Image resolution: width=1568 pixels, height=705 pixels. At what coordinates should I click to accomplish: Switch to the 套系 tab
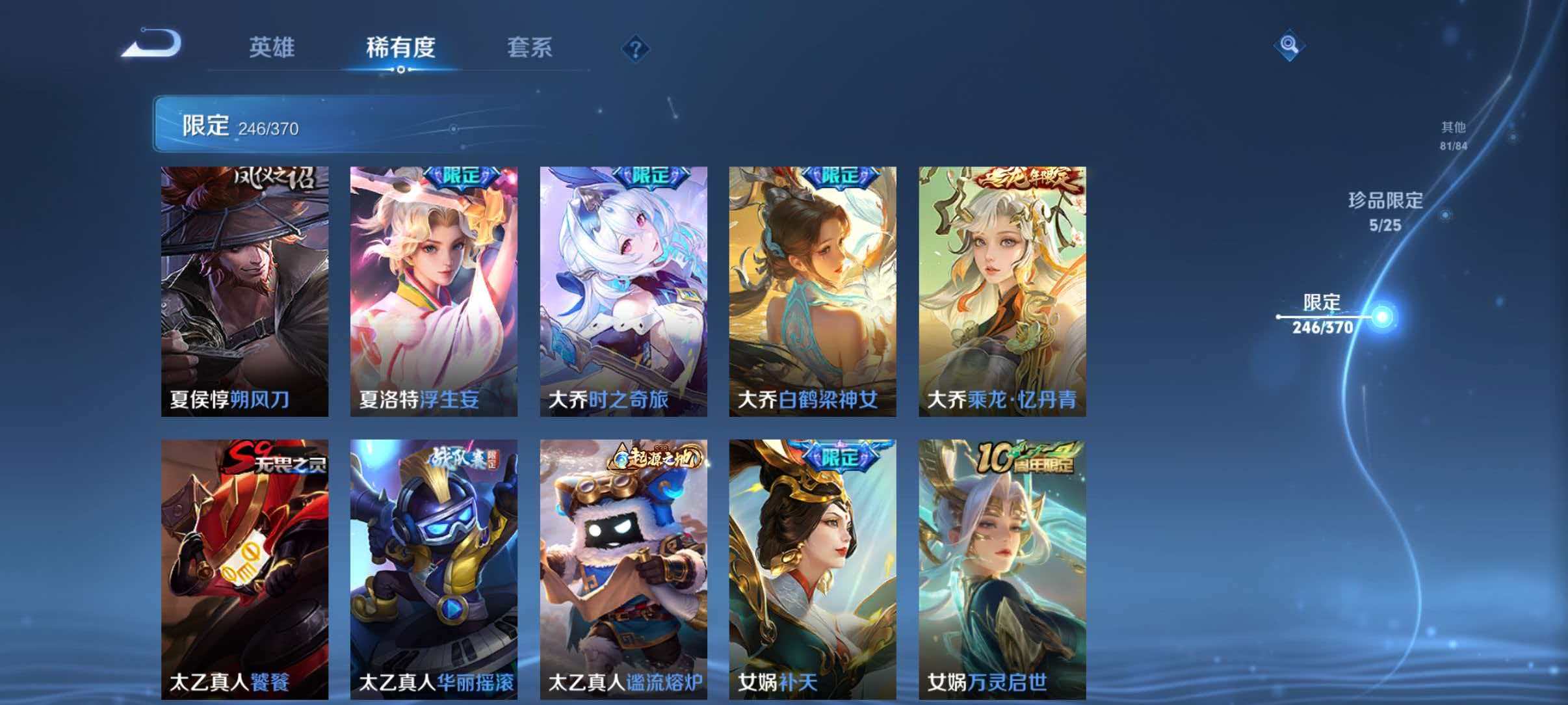tap(530, 47)
